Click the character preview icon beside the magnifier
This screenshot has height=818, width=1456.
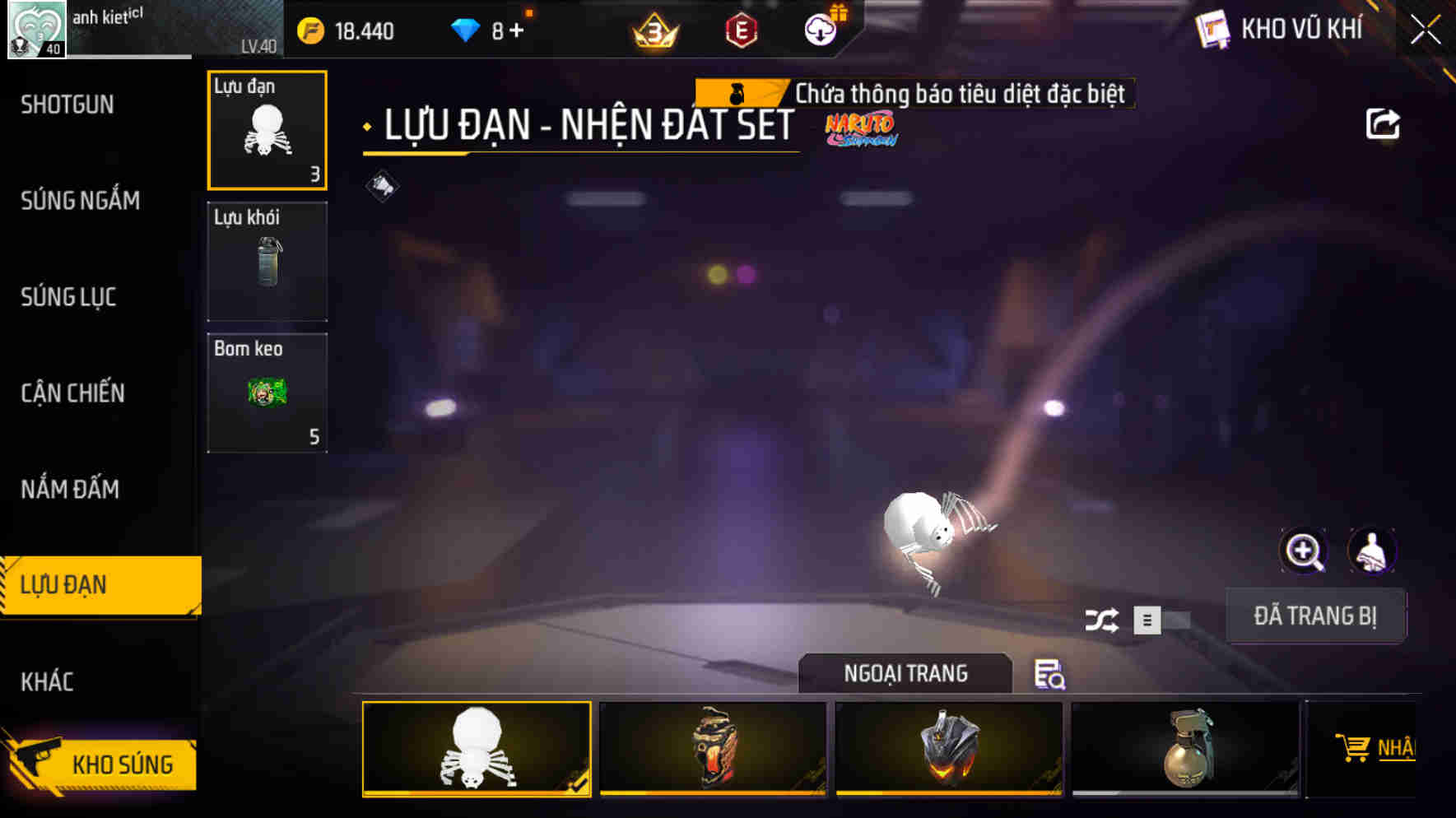coord(1372,551)
